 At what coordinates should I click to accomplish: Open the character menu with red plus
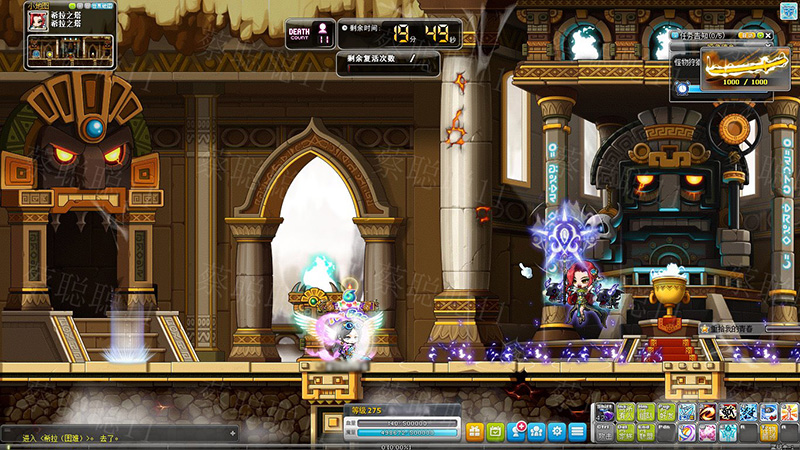(x=517, y=431)
